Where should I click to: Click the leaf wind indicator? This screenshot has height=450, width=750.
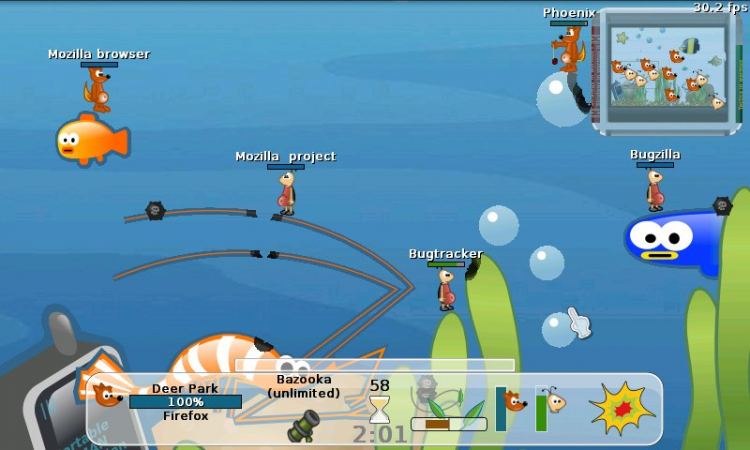(x=449, y=410)
